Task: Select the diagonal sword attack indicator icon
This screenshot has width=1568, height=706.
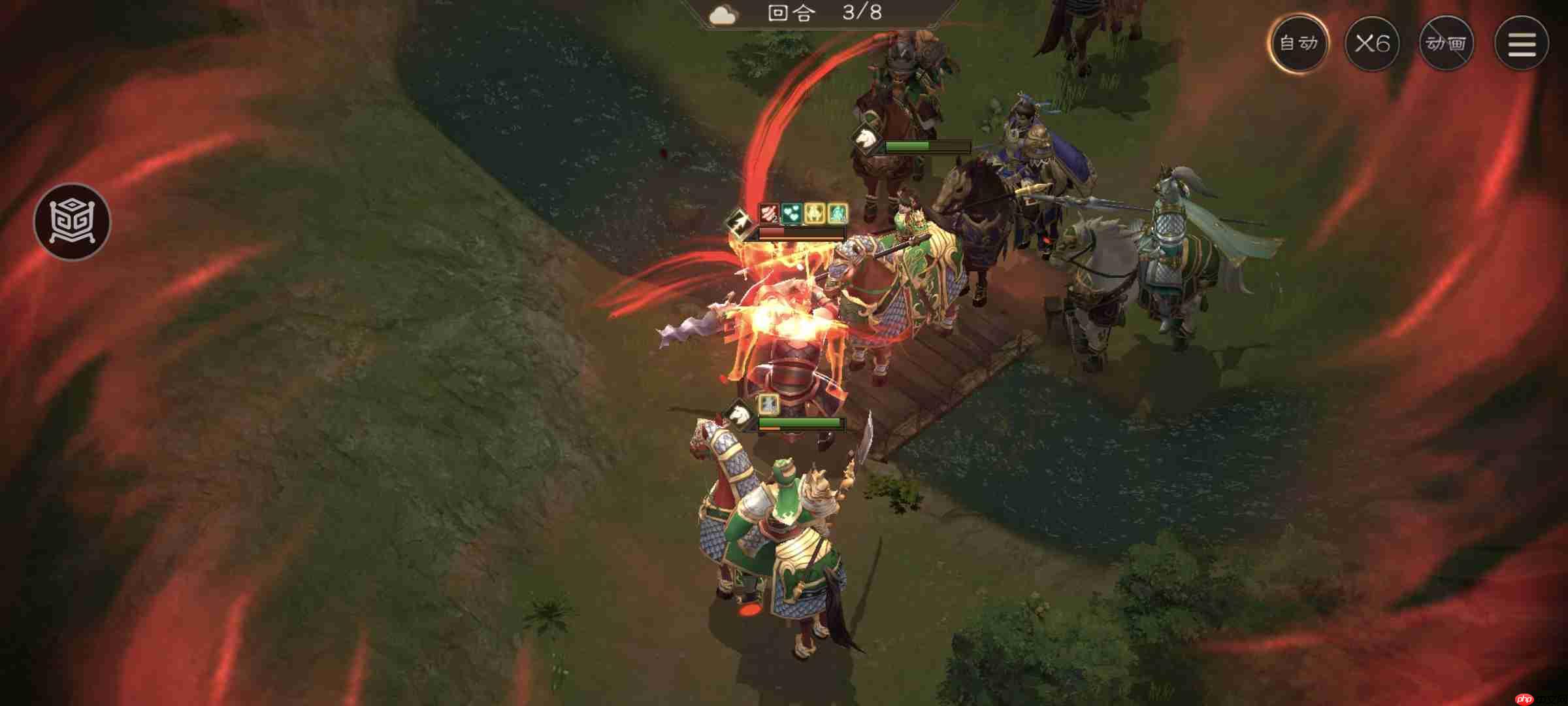Action: coord(738,221)
